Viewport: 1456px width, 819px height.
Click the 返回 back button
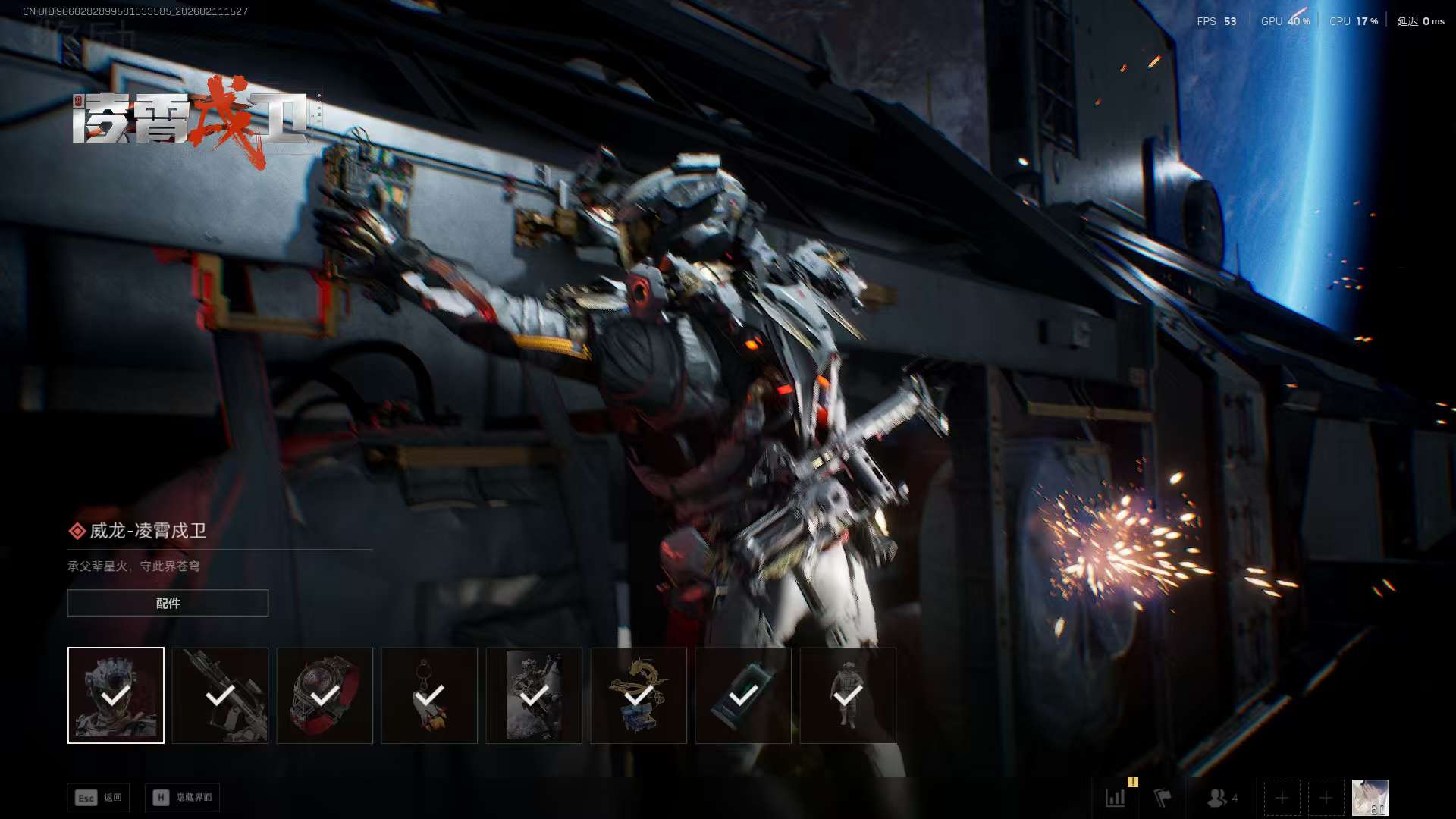tap(99, 798)
